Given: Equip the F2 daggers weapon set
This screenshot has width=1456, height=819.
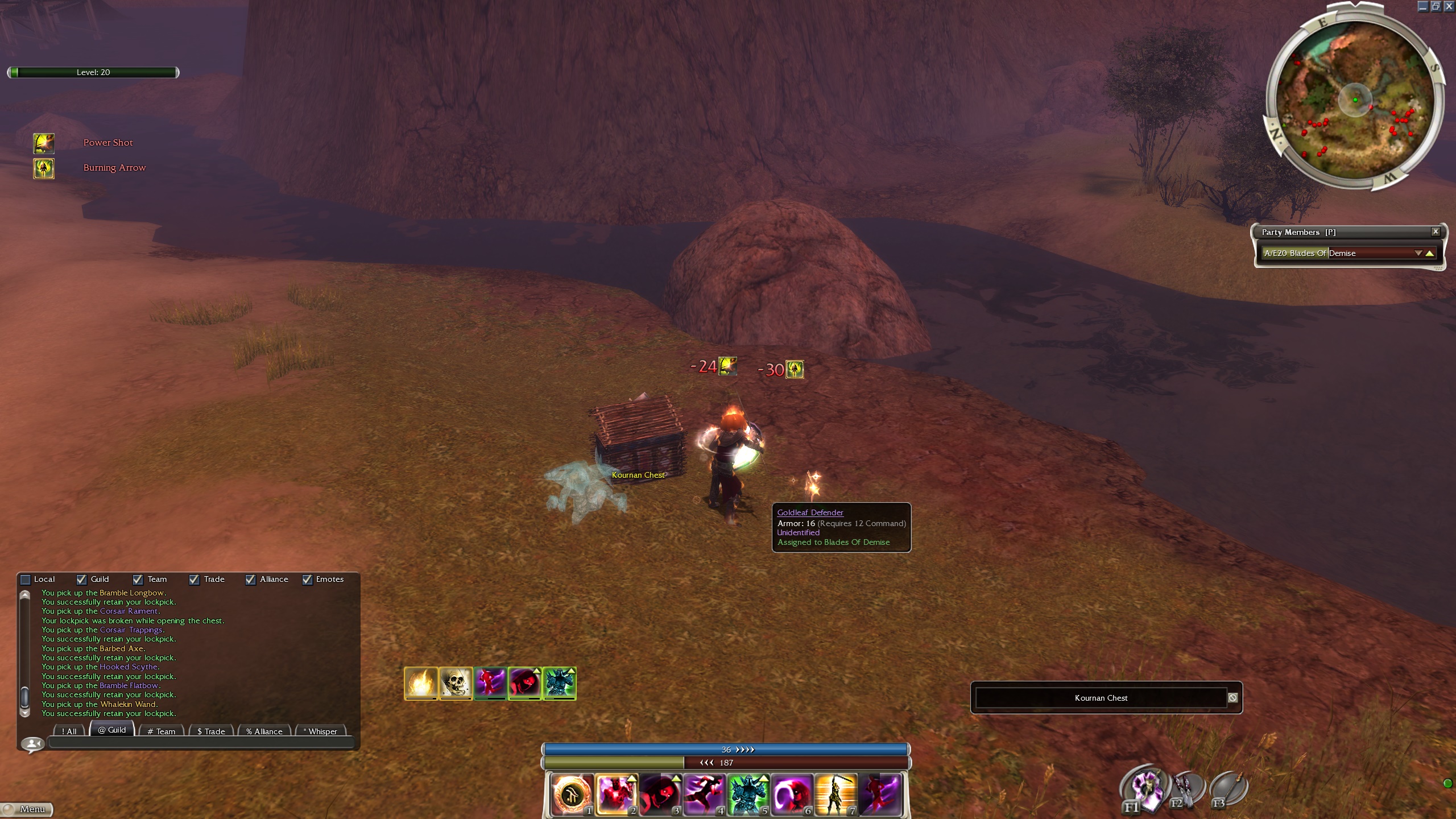Looking at the screenshot, I should tap(1186, 789).
